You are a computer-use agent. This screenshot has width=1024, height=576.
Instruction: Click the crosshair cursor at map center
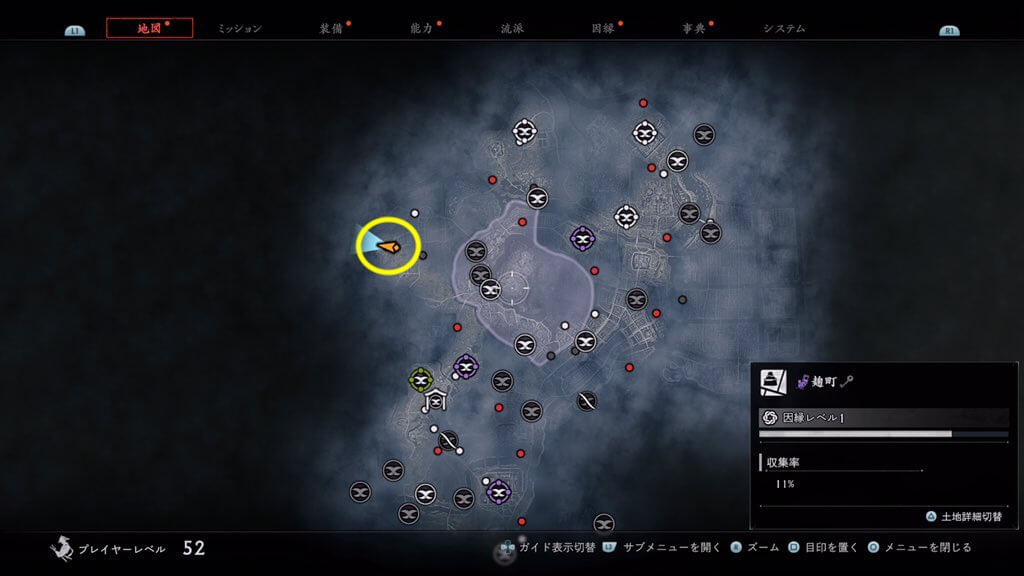click(x=512, y=288)
